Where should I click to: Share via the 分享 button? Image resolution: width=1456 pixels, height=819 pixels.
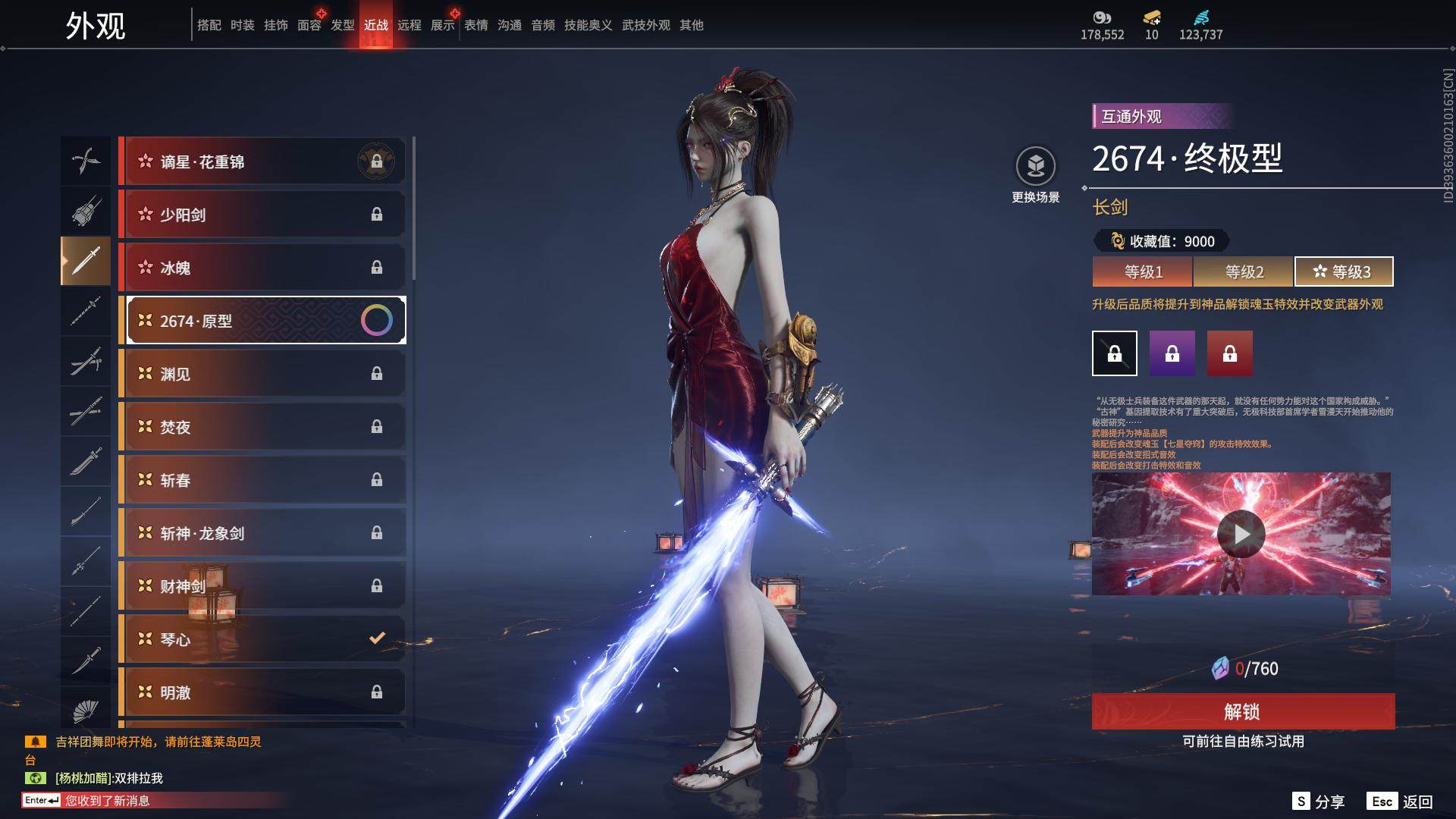point(1319,802)
